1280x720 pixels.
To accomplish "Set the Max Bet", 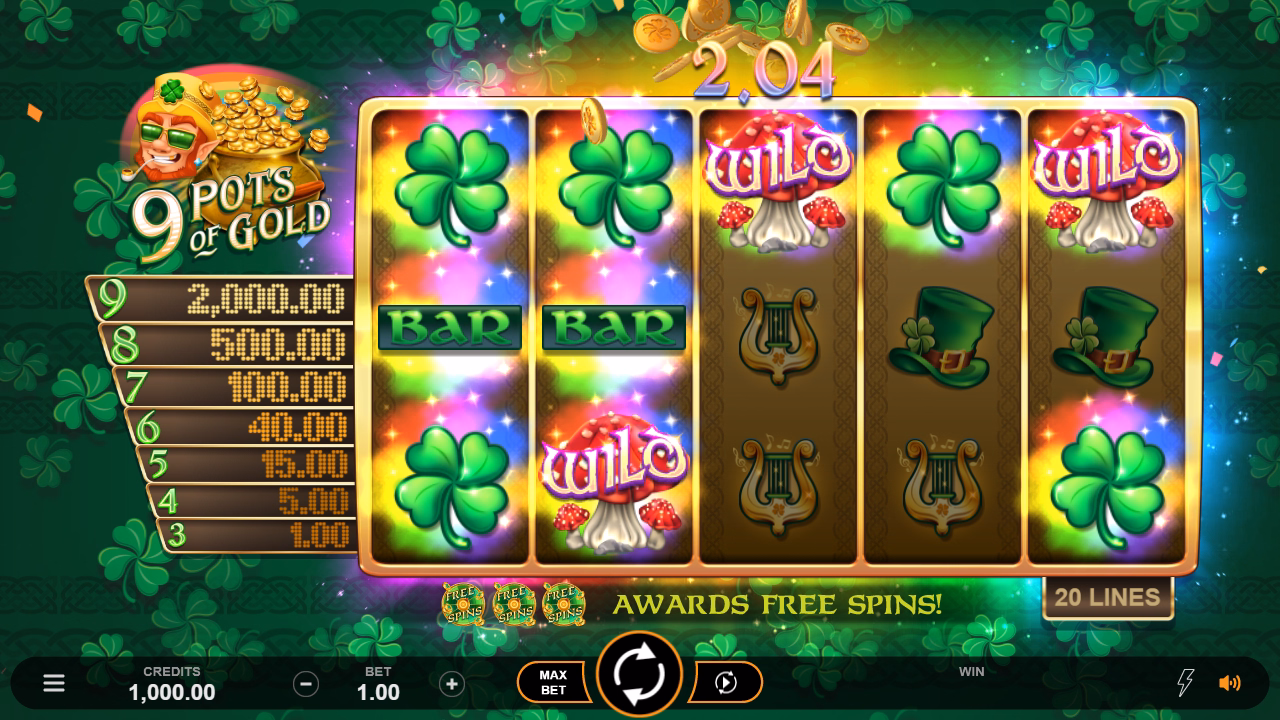I will coord(553,682).
